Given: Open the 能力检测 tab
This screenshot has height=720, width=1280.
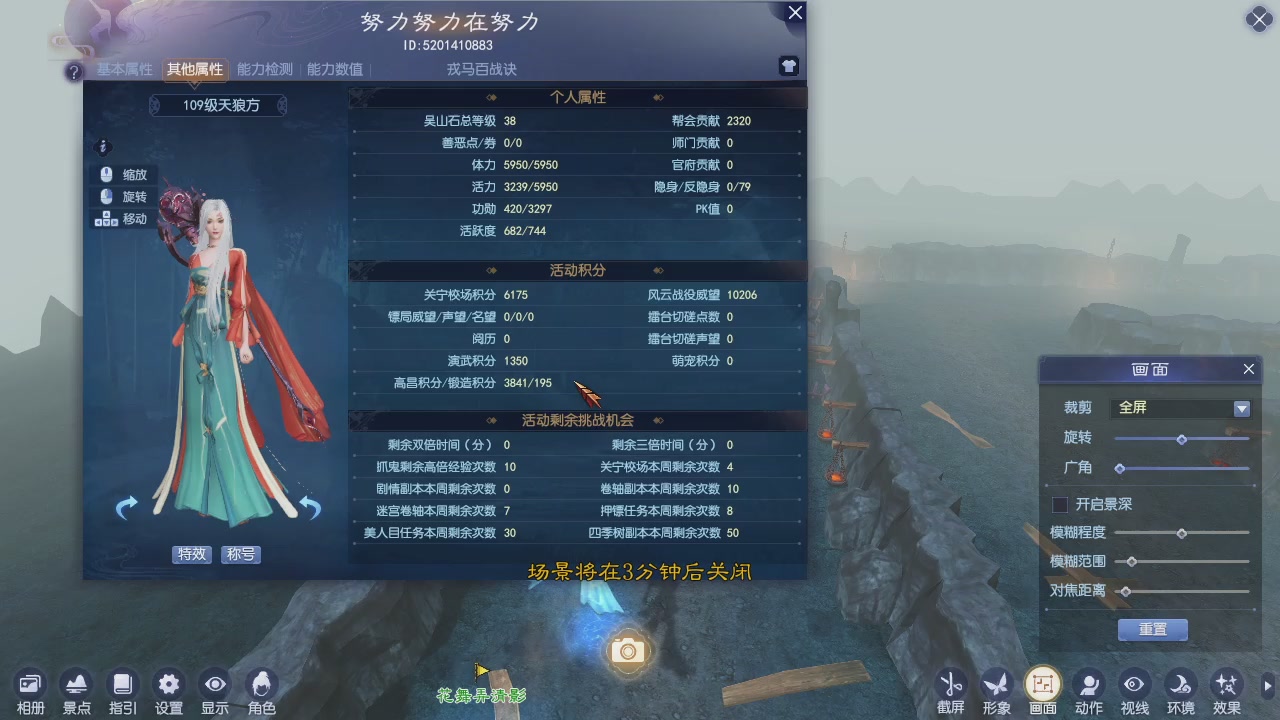Looking at the screenshot, I should (263, 69).
